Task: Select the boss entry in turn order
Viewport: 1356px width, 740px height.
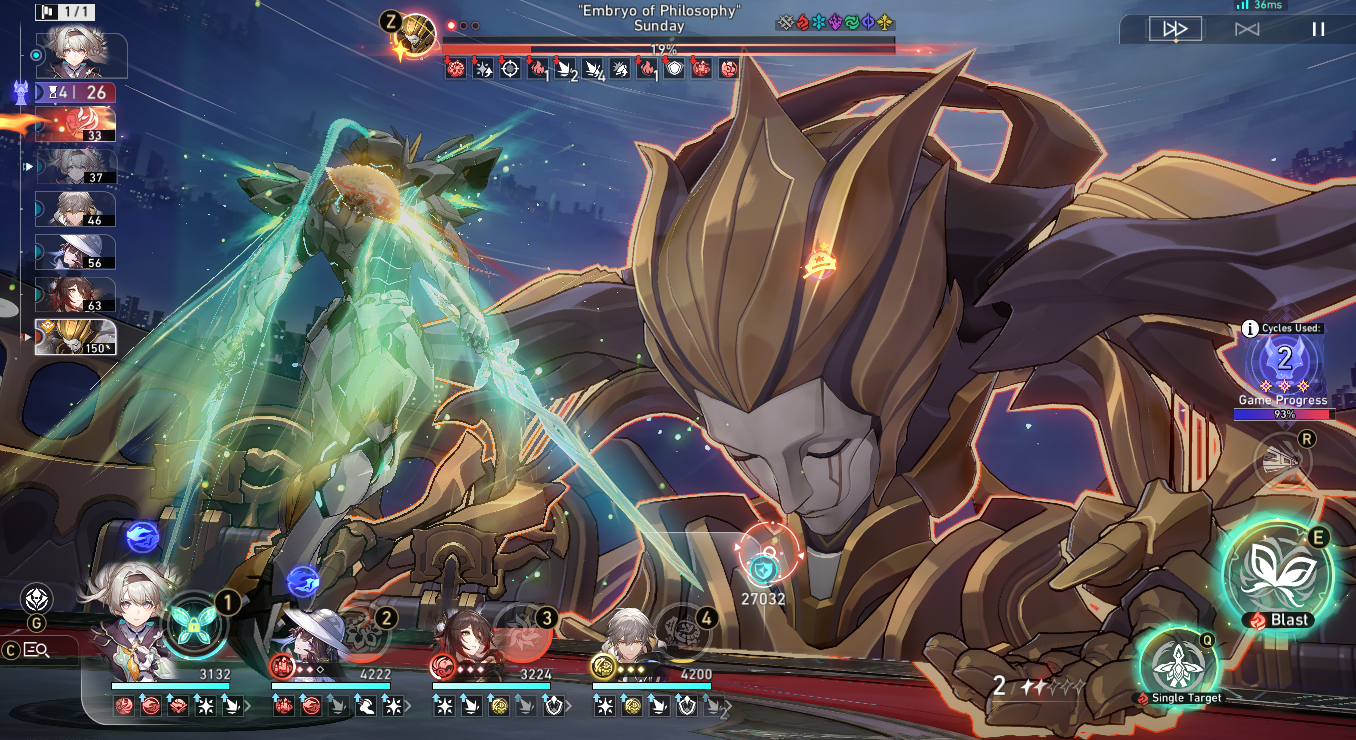Action: click(x=75, y=337)
